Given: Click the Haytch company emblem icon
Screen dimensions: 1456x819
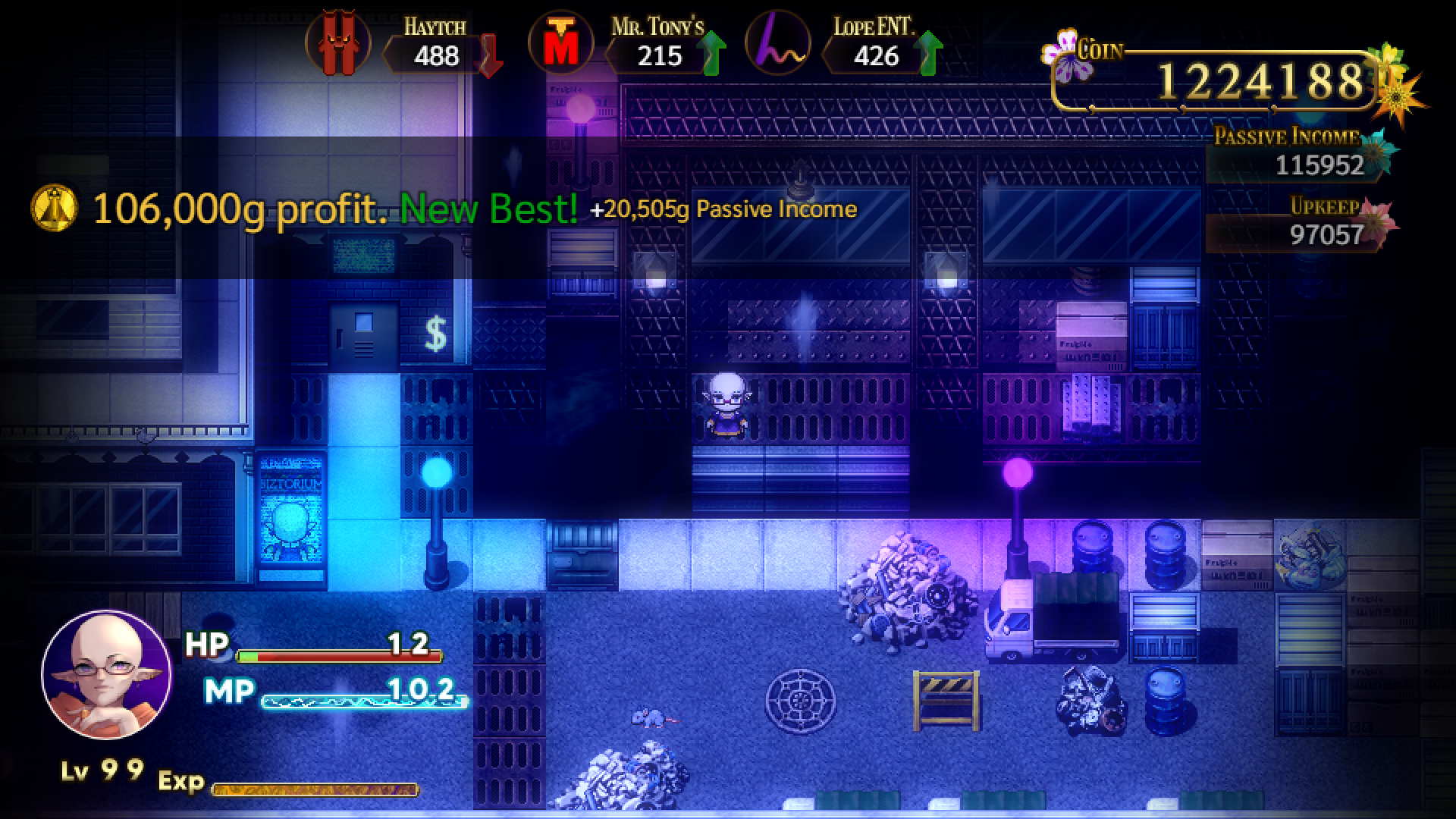Looking at the screenshot, I should coord(339,44).
